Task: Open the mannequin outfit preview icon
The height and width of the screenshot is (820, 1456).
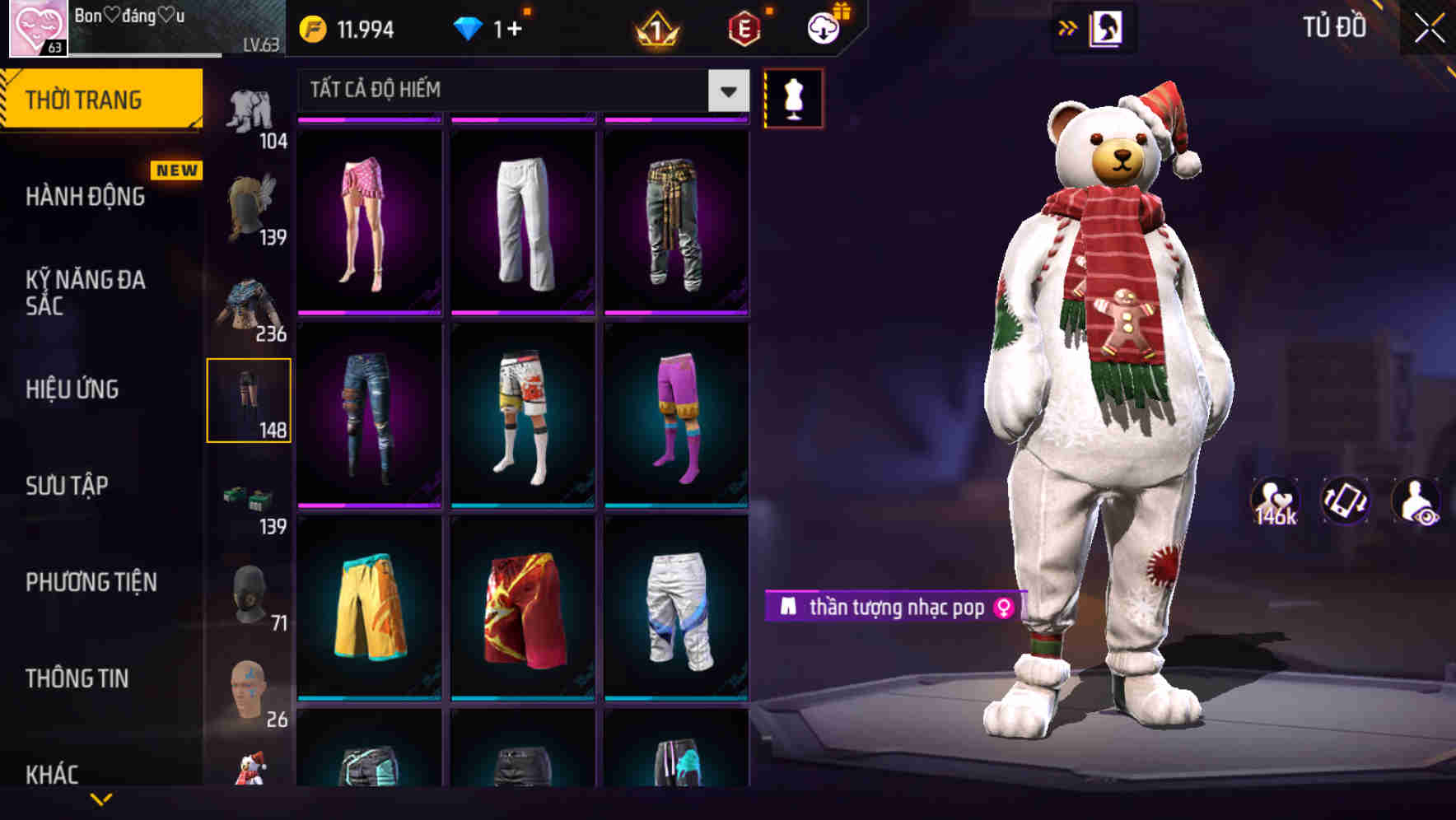Action: [x=793, y=97]
